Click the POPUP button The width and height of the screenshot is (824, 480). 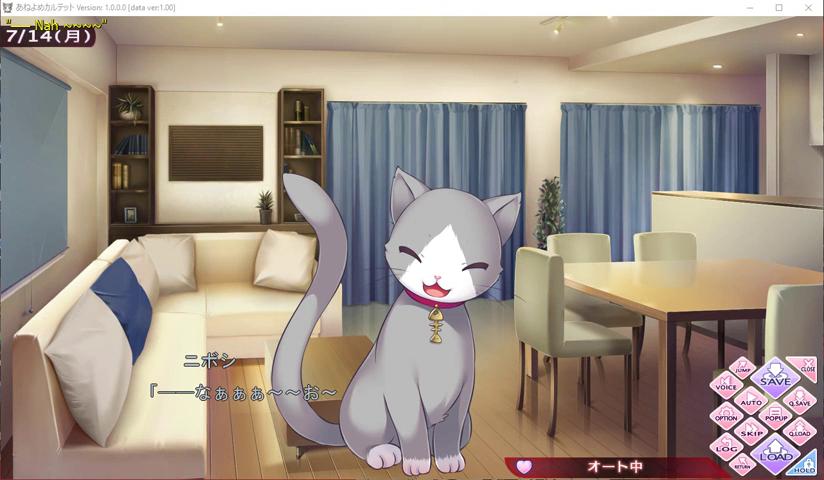click(775, 417)
